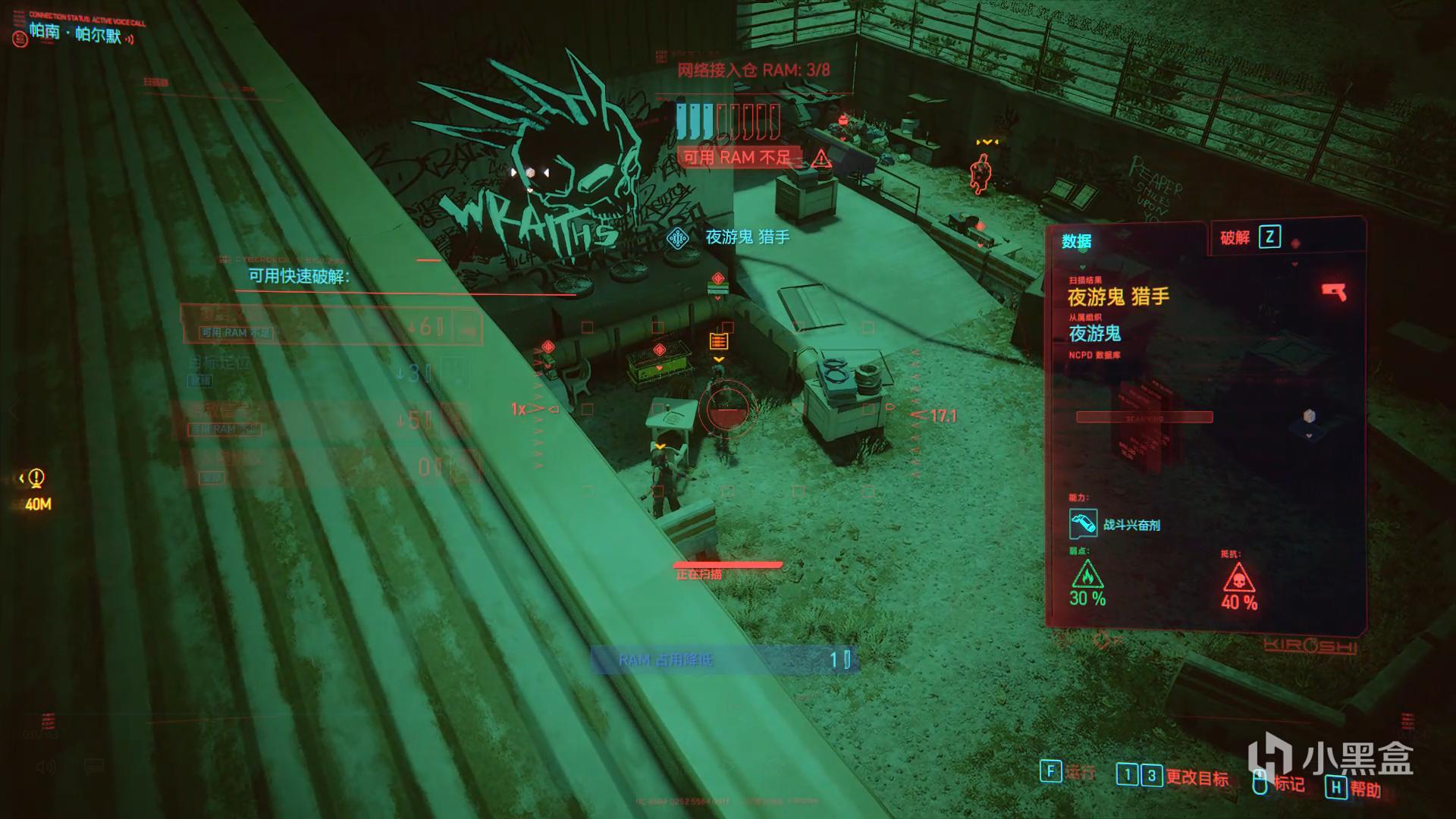Click the 帕南·帕尔默 voice call indicator

[76, 33]
